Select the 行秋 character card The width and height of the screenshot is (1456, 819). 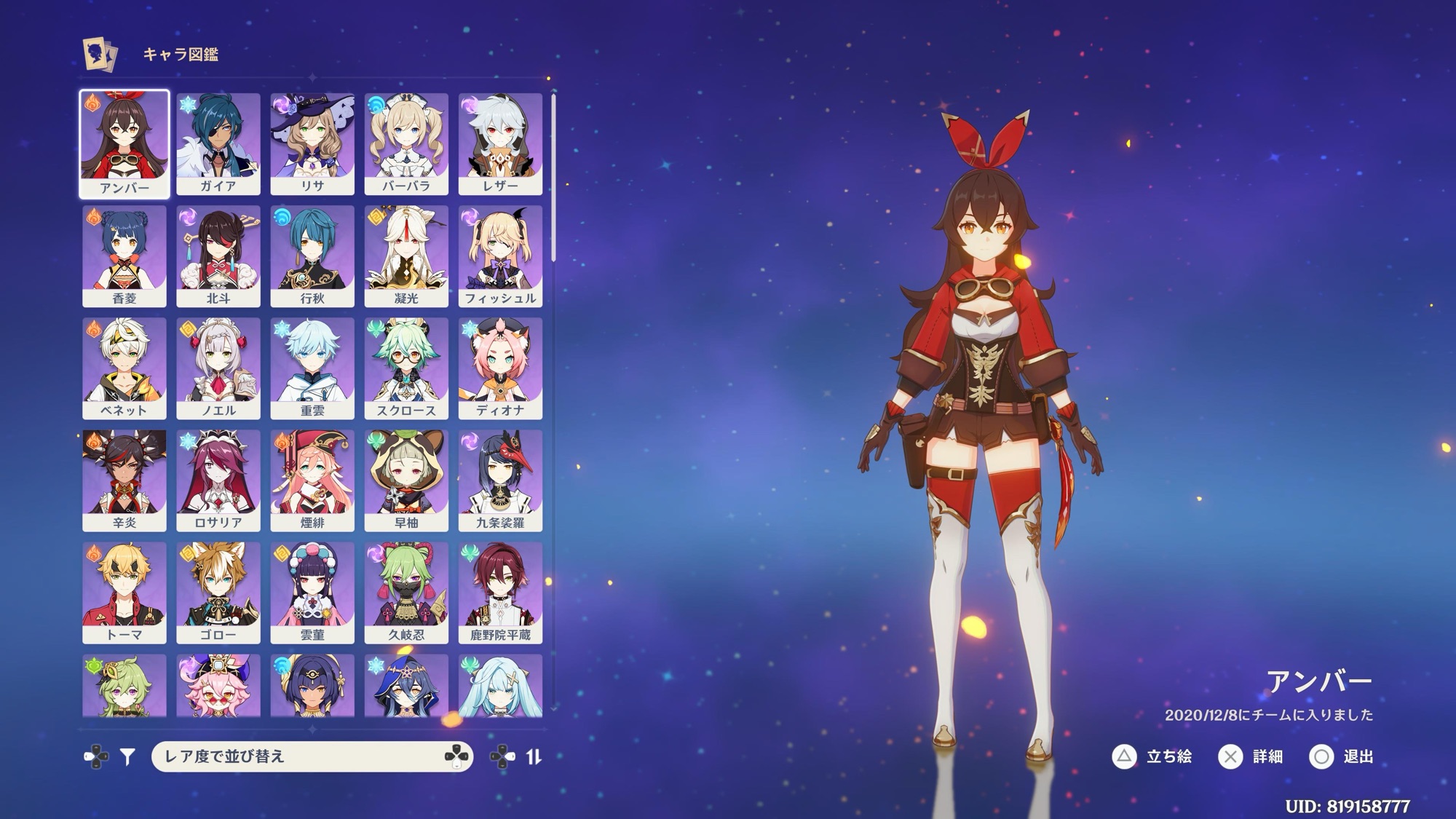[x=312, y=256]
